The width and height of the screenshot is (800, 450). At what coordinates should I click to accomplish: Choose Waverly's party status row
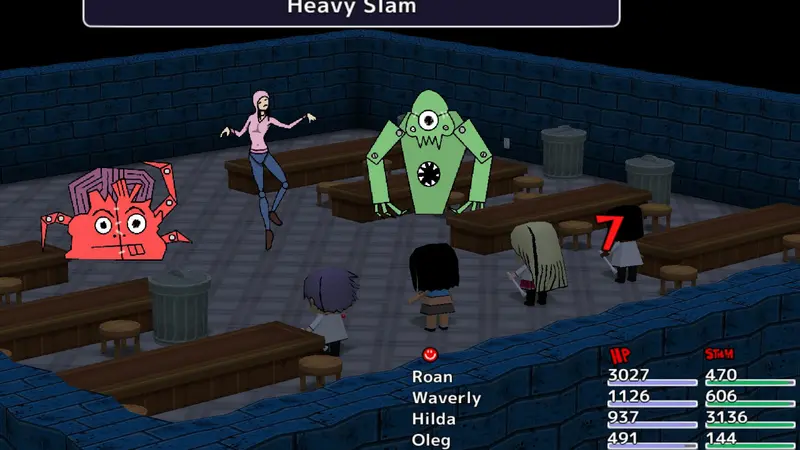446,398
